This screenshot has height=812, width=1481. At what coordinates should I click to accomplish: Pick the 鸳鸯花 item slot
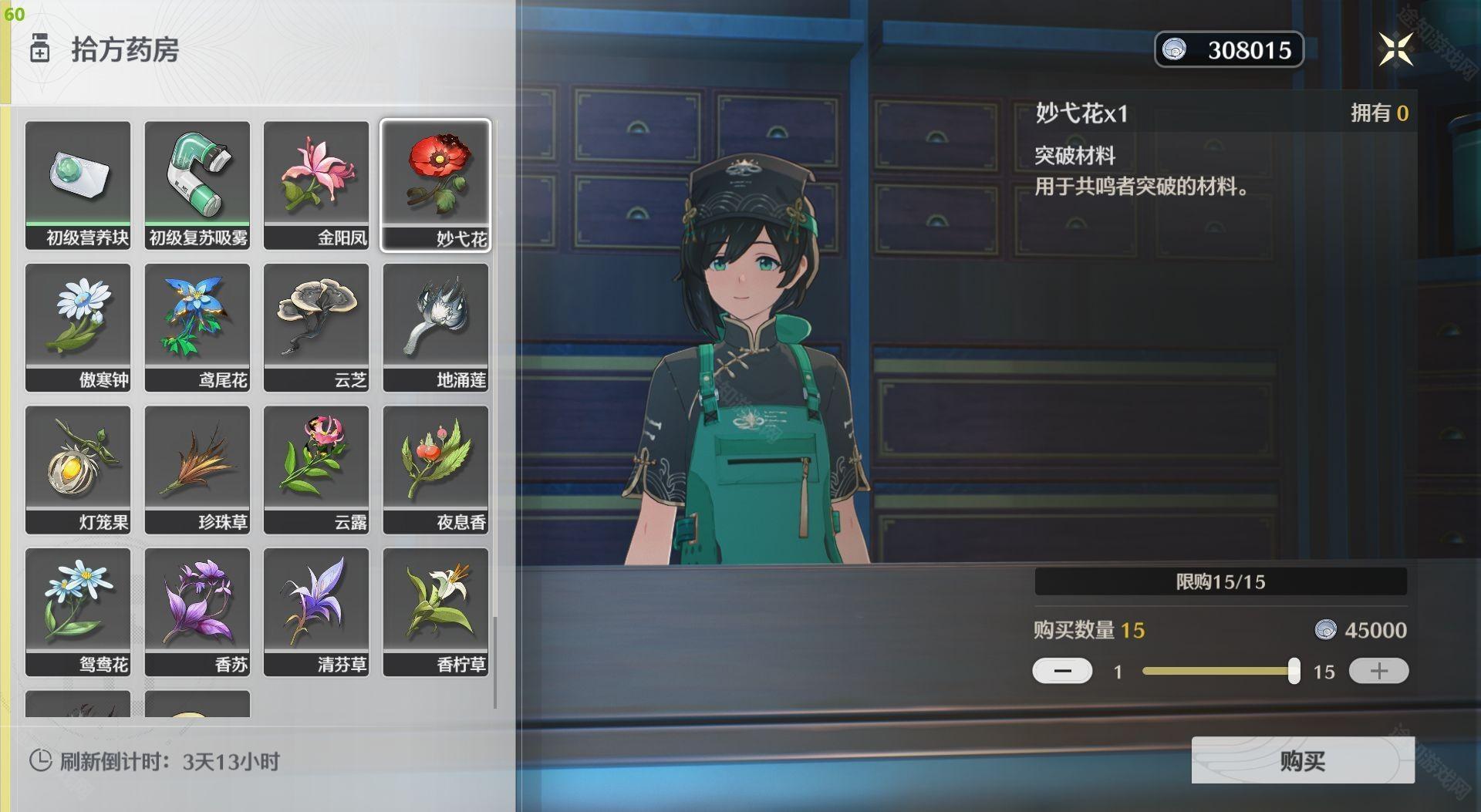(x=78, y=612)
